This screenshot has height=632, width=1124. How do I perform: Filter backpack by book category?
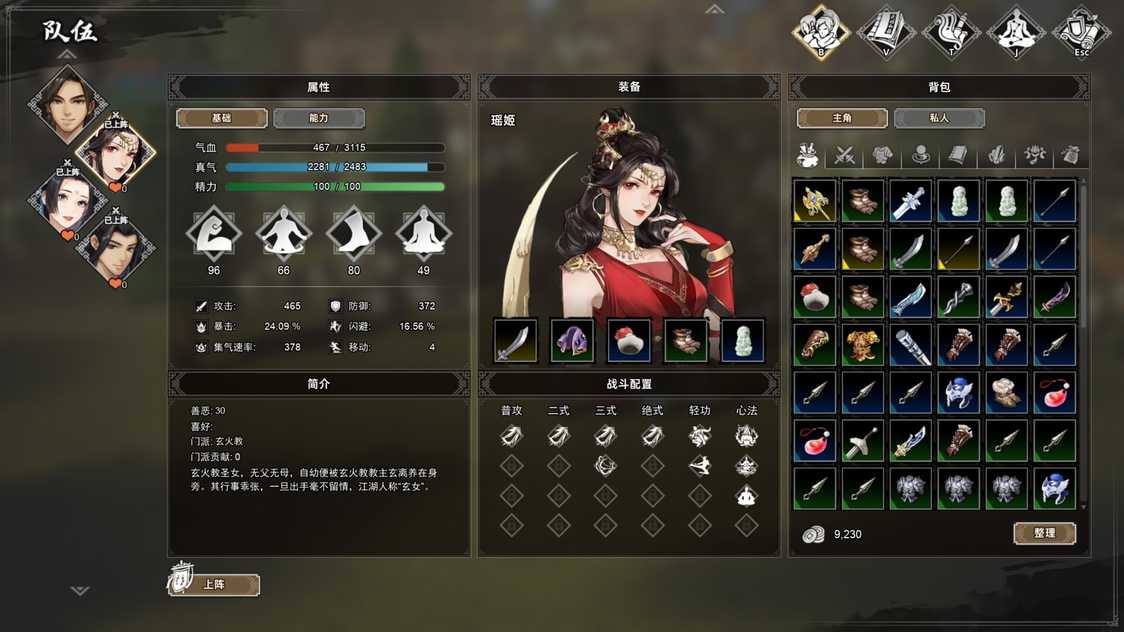tap(958, 155)
